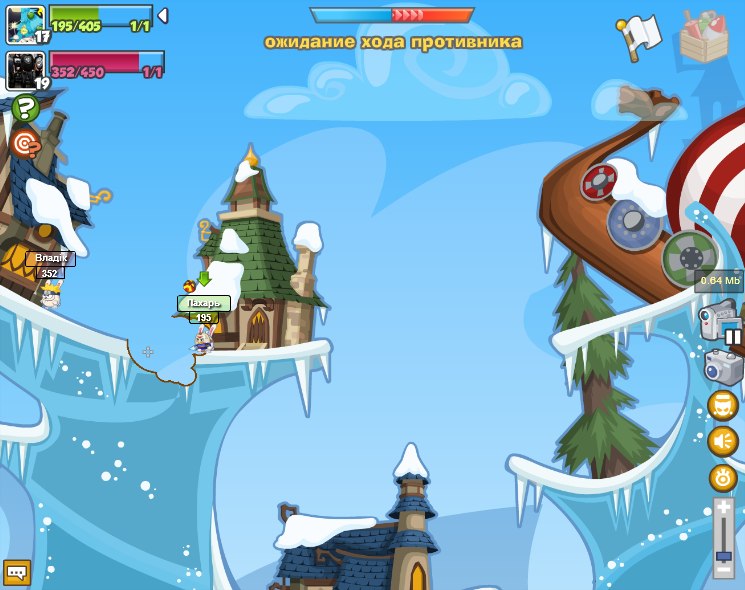Zoom out with the minus button
Image resolution: width=745 pixels, height=590 pixels.
[723, 570]
